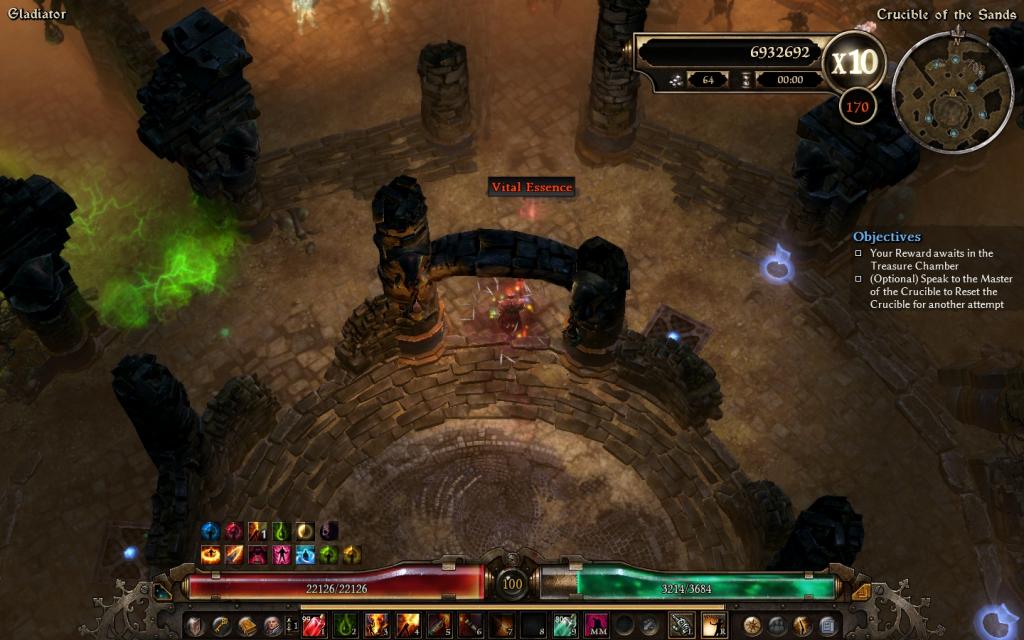The width and height of the screenshot is (1024, 640).
Task: Activate the fiery skill in hotbar slot 3
Action: [376, 626]
